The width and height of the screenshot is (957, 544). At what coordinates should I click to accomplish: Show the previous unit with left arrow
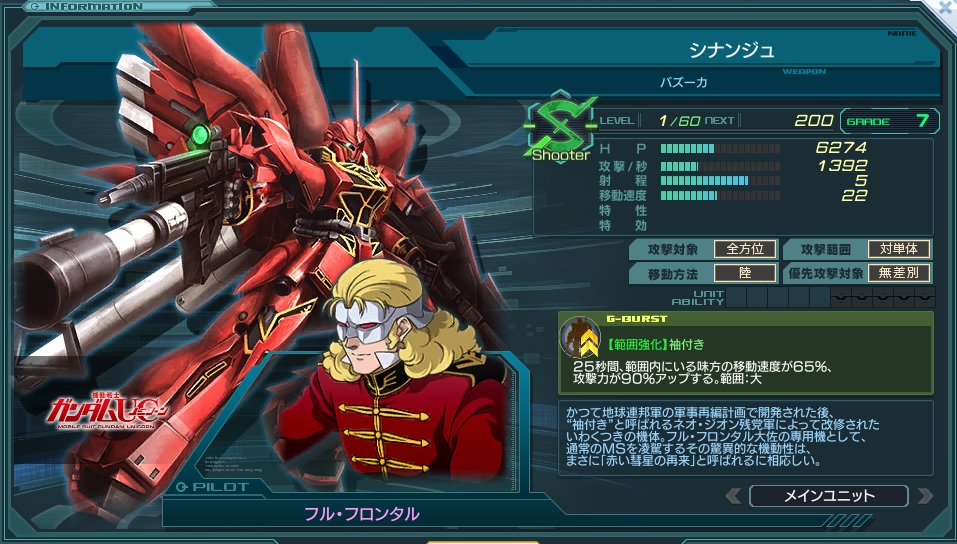click(x=735, y=496)
